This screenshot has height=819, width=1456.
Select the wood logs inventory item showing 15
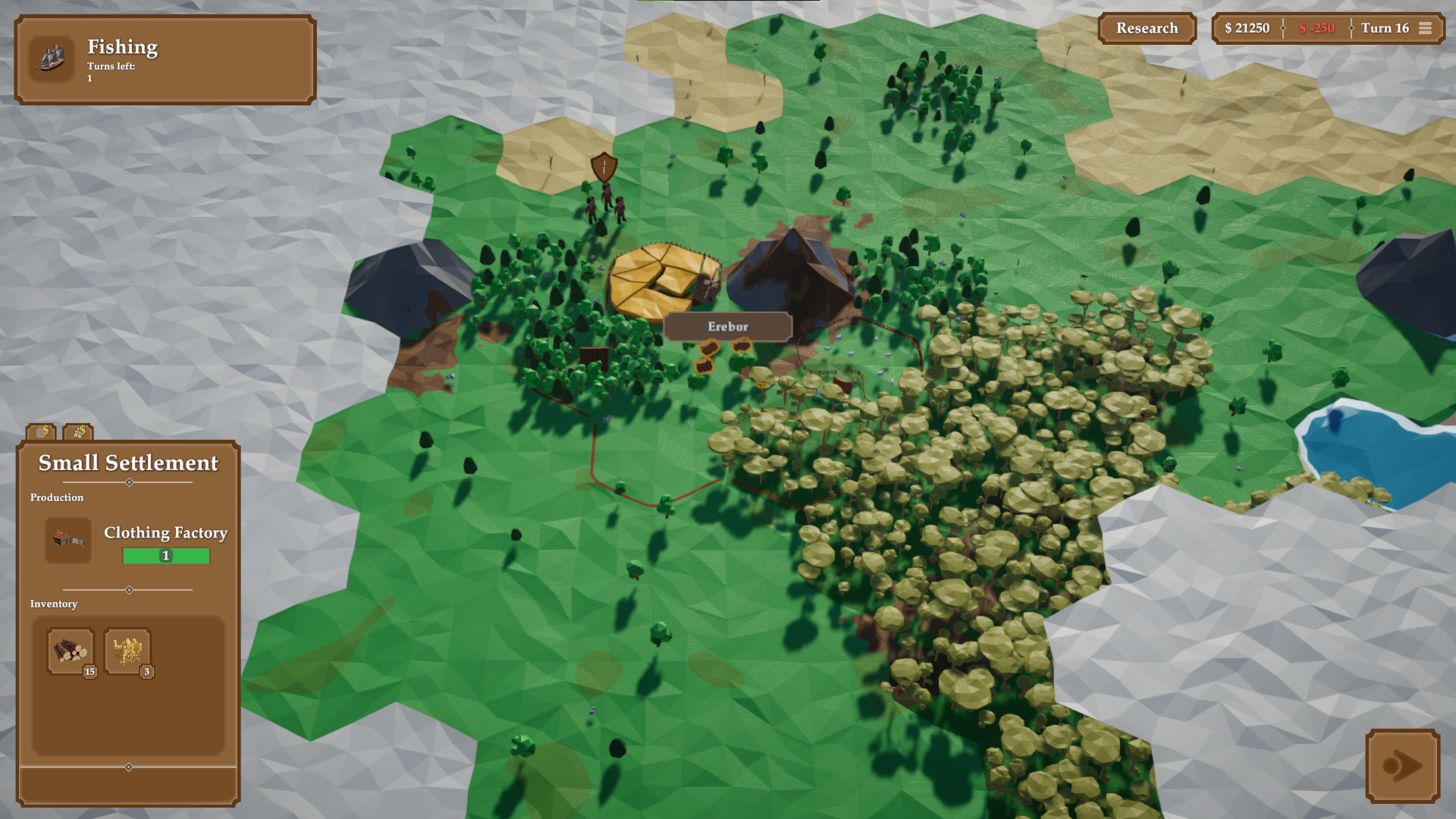(x=71, y=651)
